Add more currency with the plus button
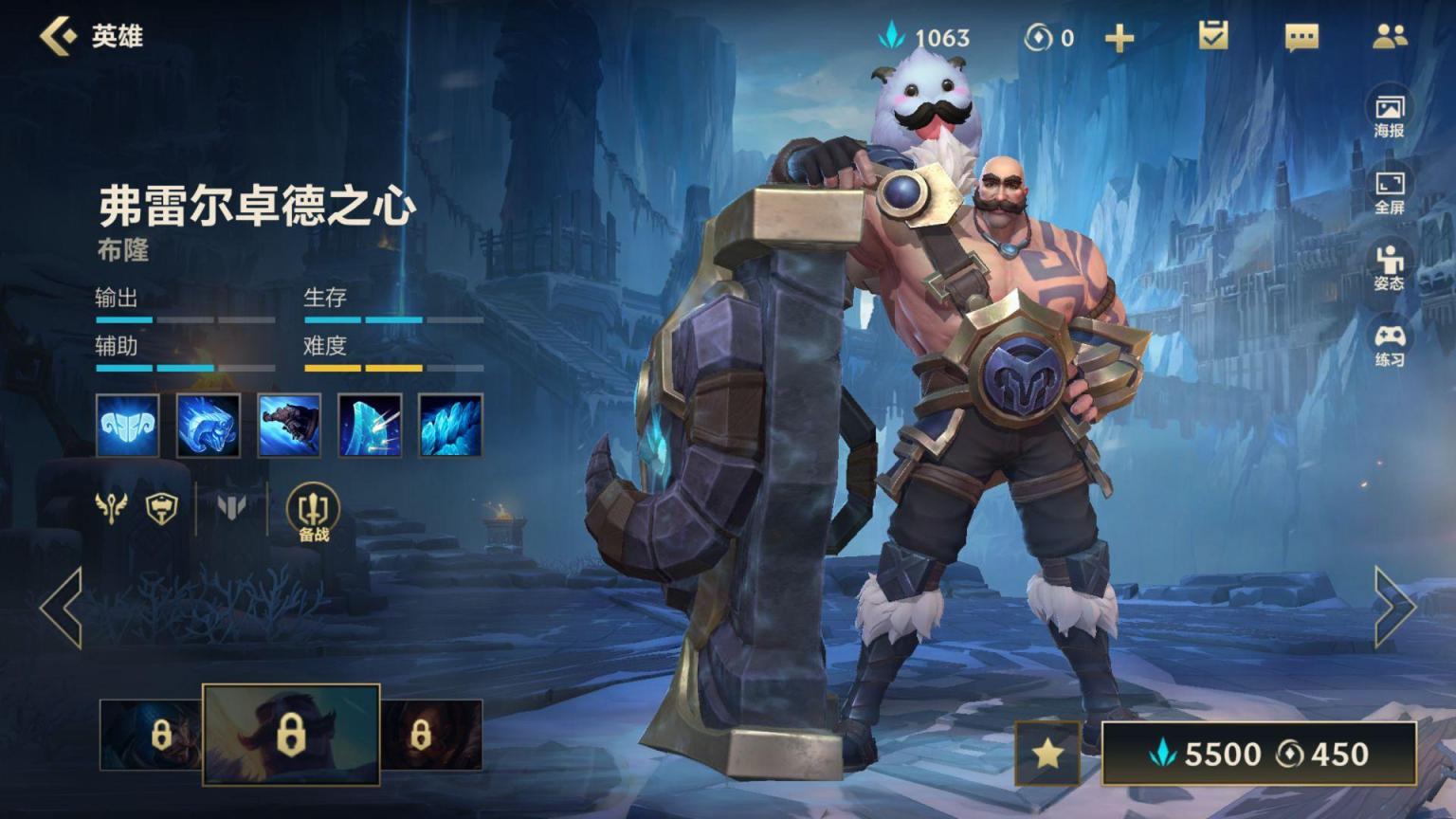Viewport: 1456px width, 819px height. [x=1119, y=38]
